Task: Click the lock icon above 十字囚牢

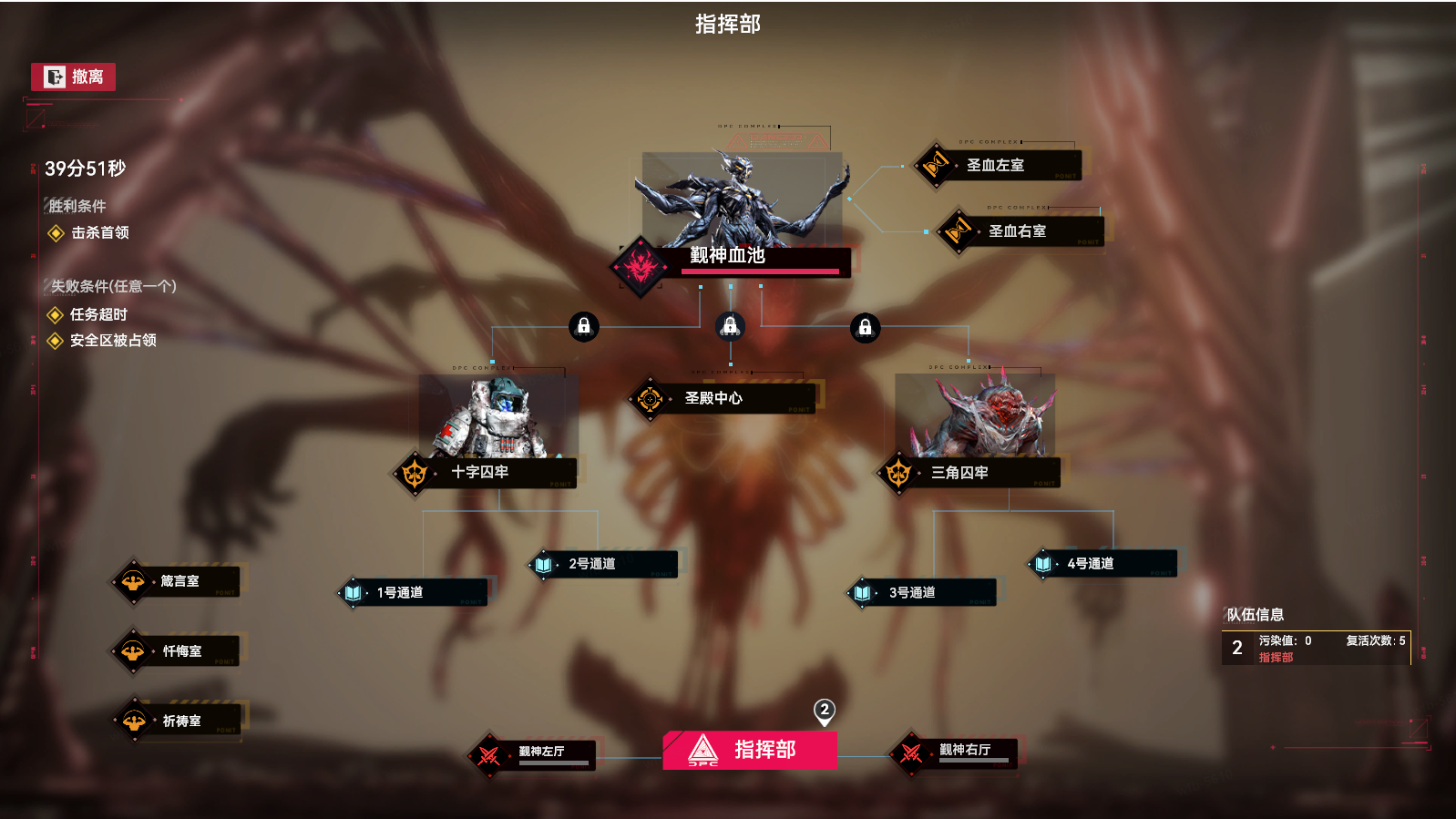Action: (584, 326)
